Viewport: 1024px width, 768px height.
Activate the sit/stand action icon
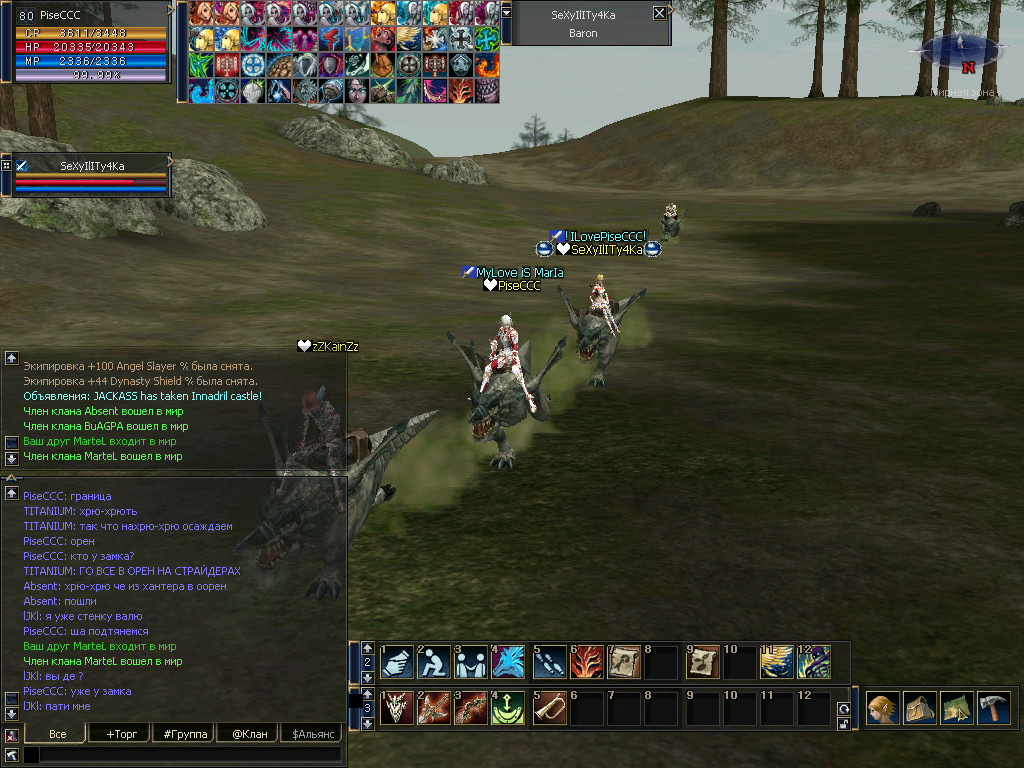(435, 661)
